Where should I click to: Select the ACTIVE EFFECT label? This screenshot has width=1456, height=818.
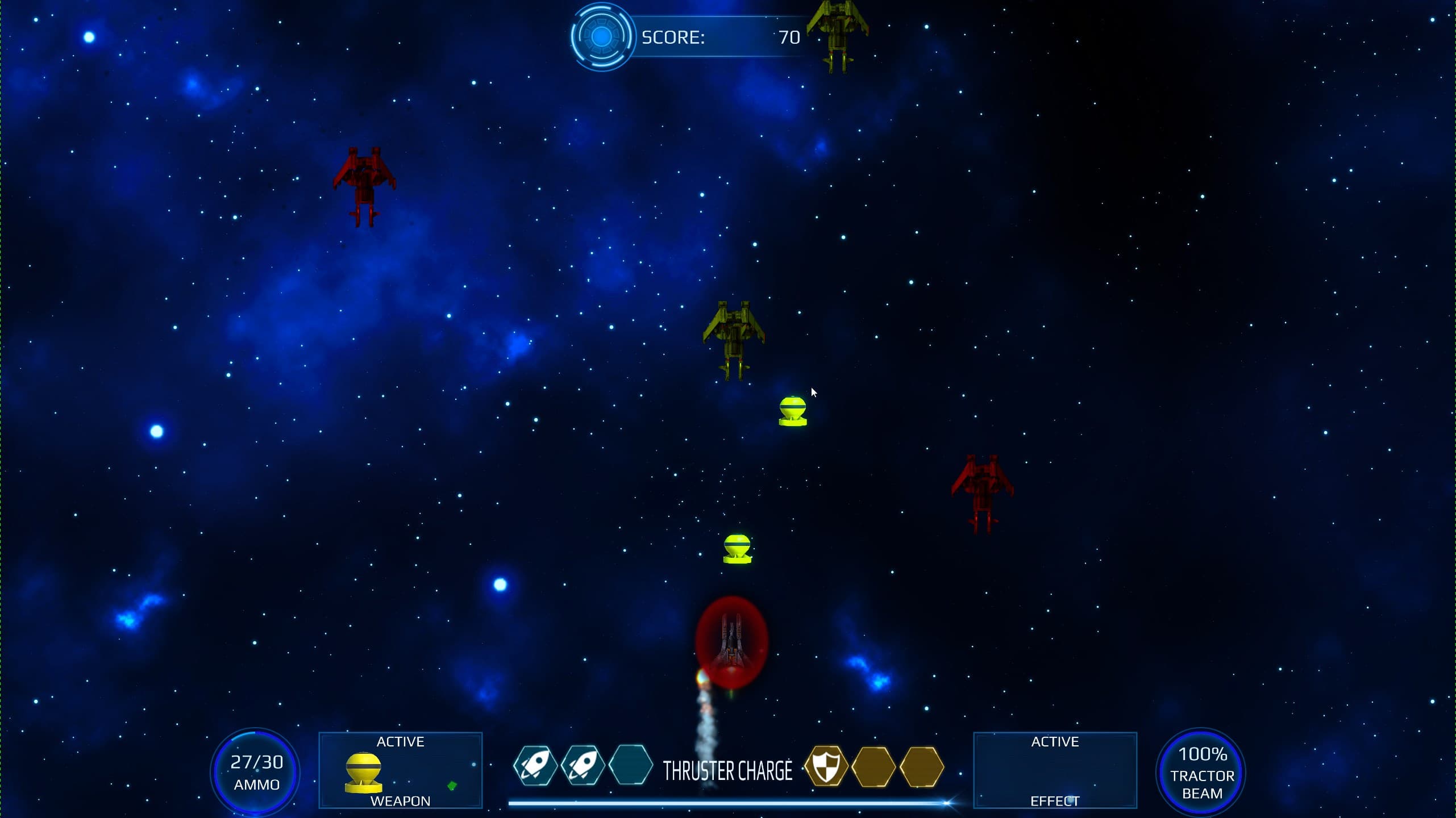[x=1056, y=741]
